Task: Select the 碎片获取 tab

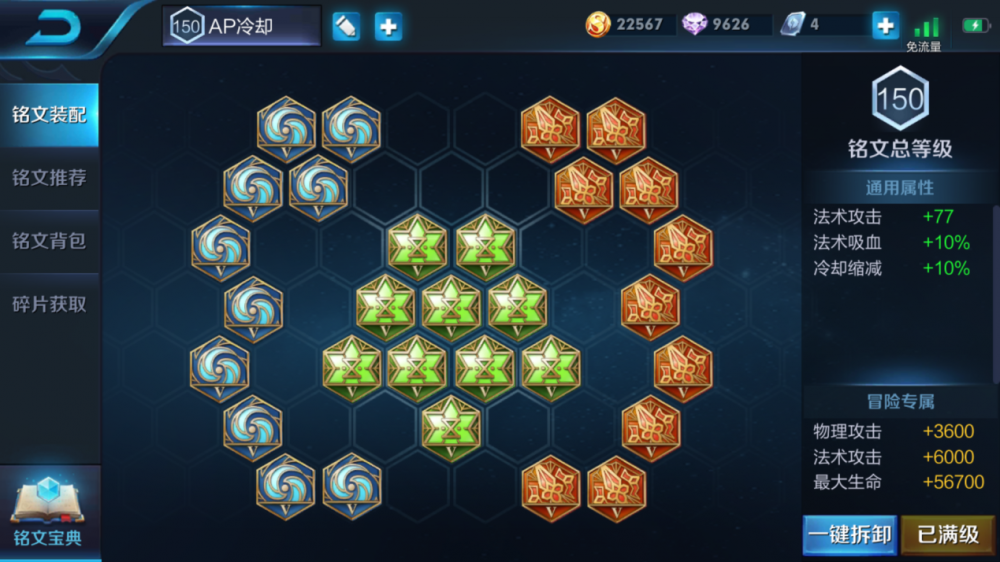Action: [49, 304]
